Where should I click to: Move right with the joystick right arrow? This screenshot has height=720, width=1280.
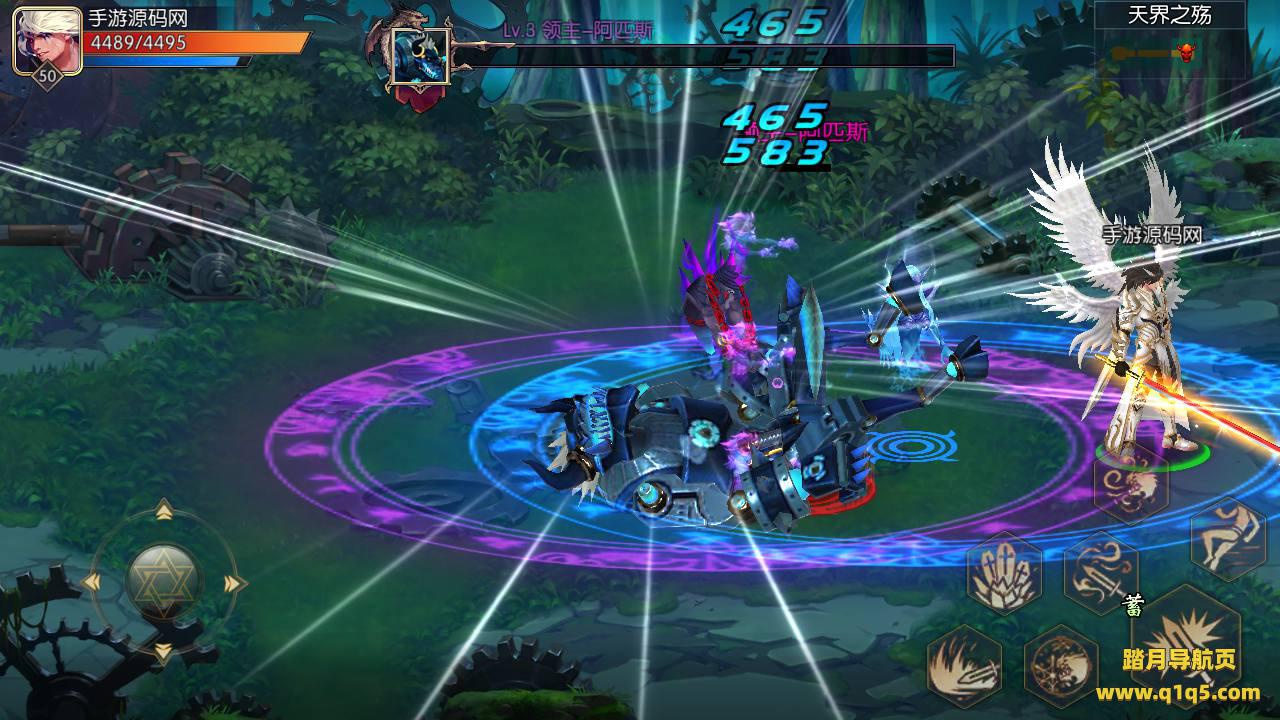(x=235, y=583)
